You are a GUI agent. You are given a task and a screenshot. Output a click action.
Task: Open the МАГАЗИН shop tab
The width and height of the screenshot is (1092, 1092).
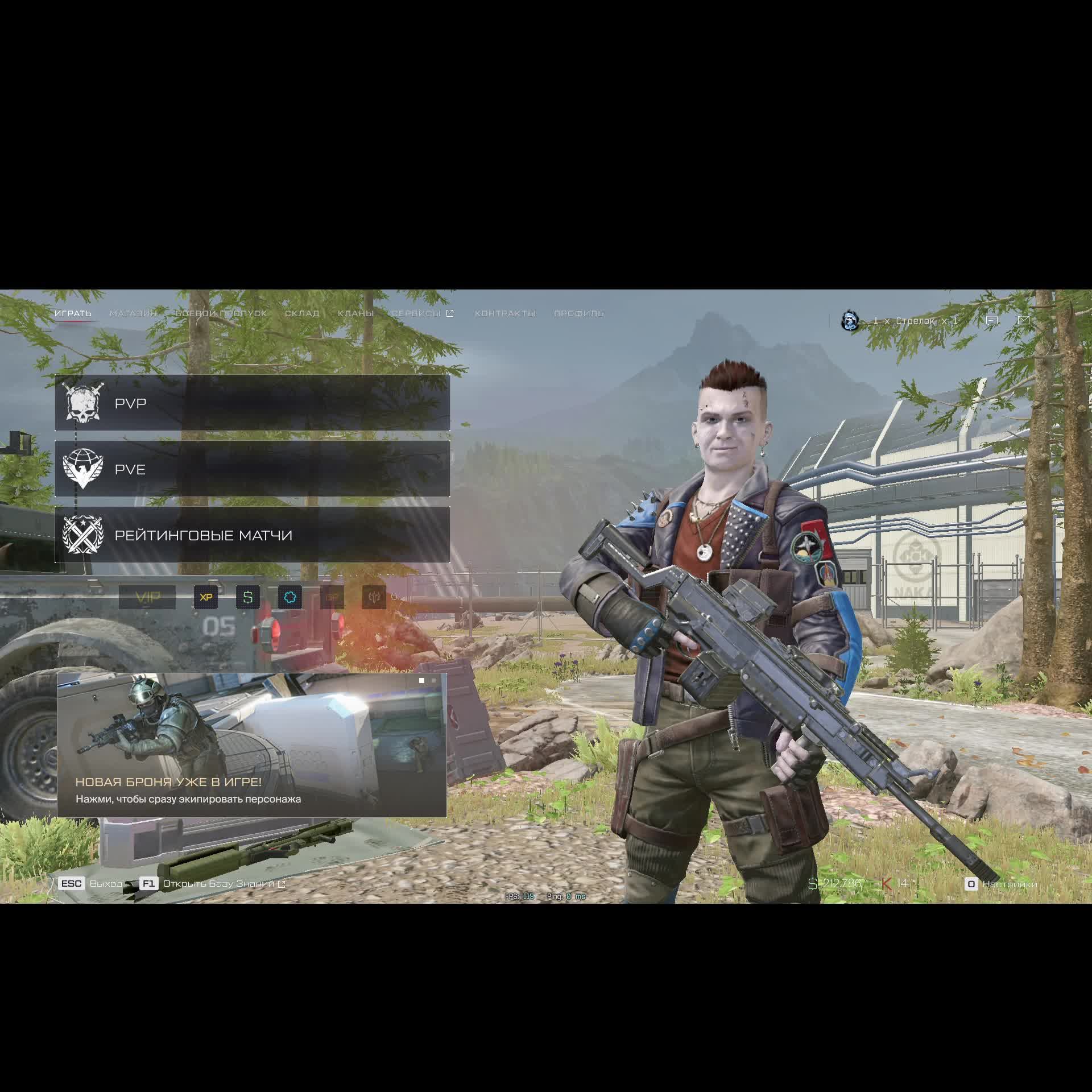[133, 313]
